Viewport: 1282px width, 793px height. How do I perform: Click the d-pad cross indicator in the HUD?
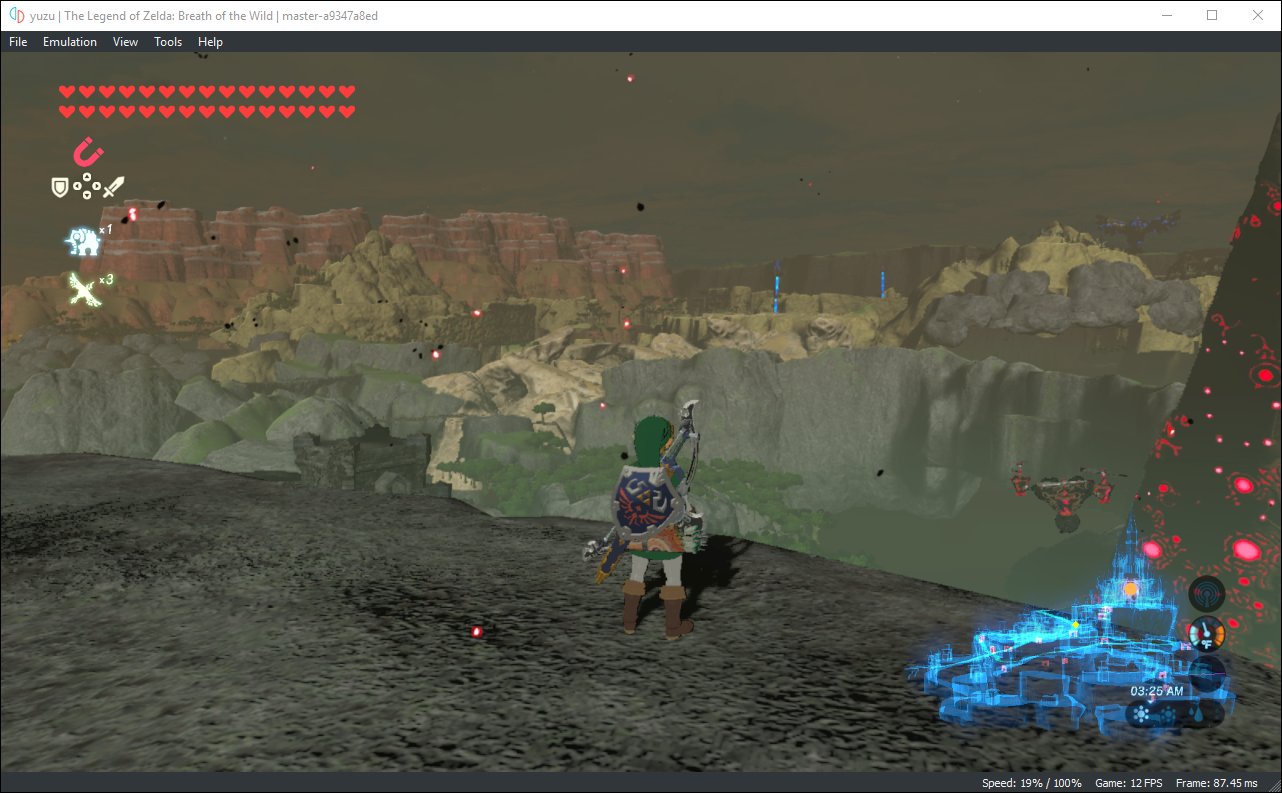tap(86, 188)
